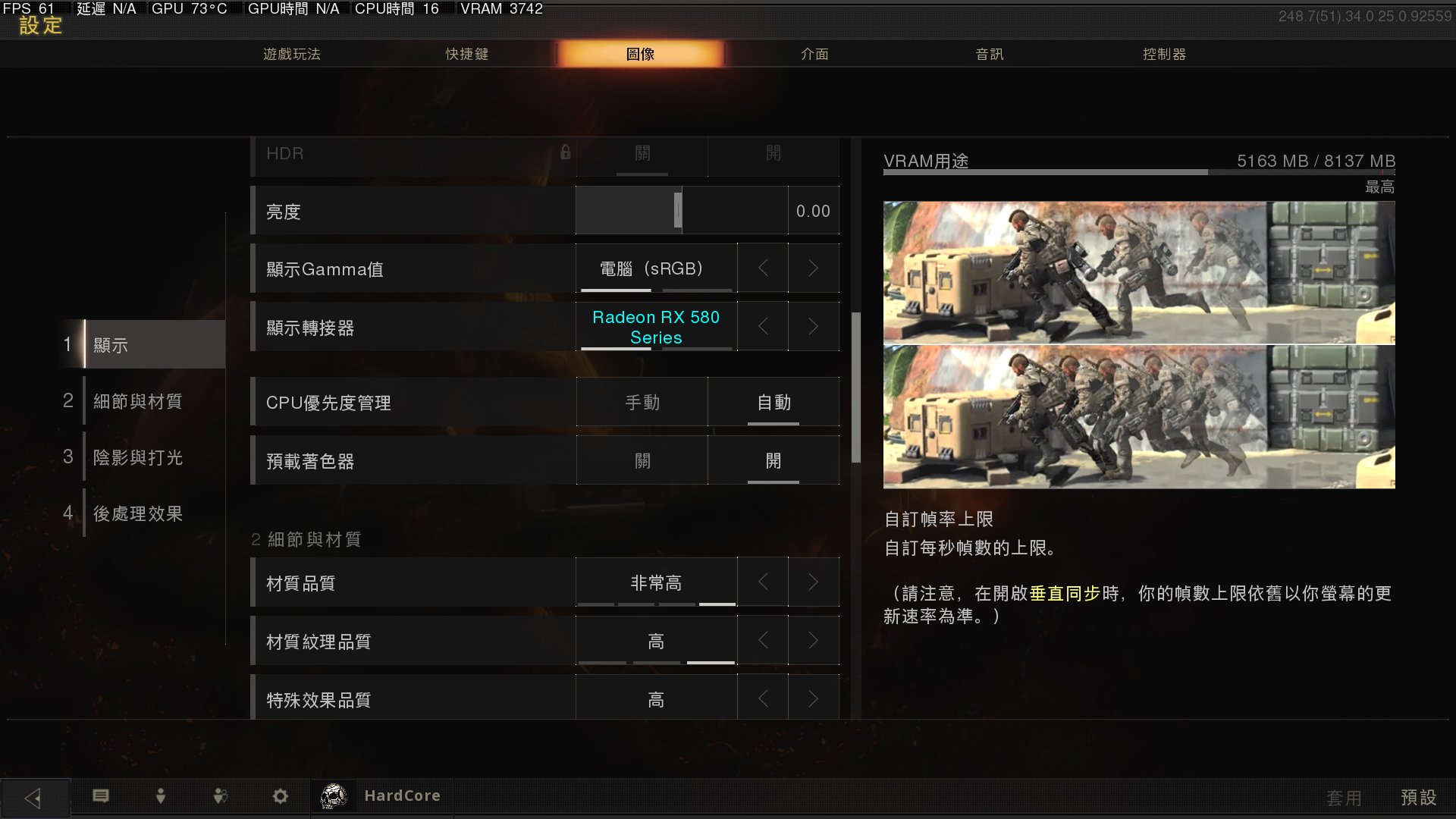Click the settings gear icon on bottom bar
Image resolution: width=1456 pixels, height=819 pixels.
pos(280,796)
